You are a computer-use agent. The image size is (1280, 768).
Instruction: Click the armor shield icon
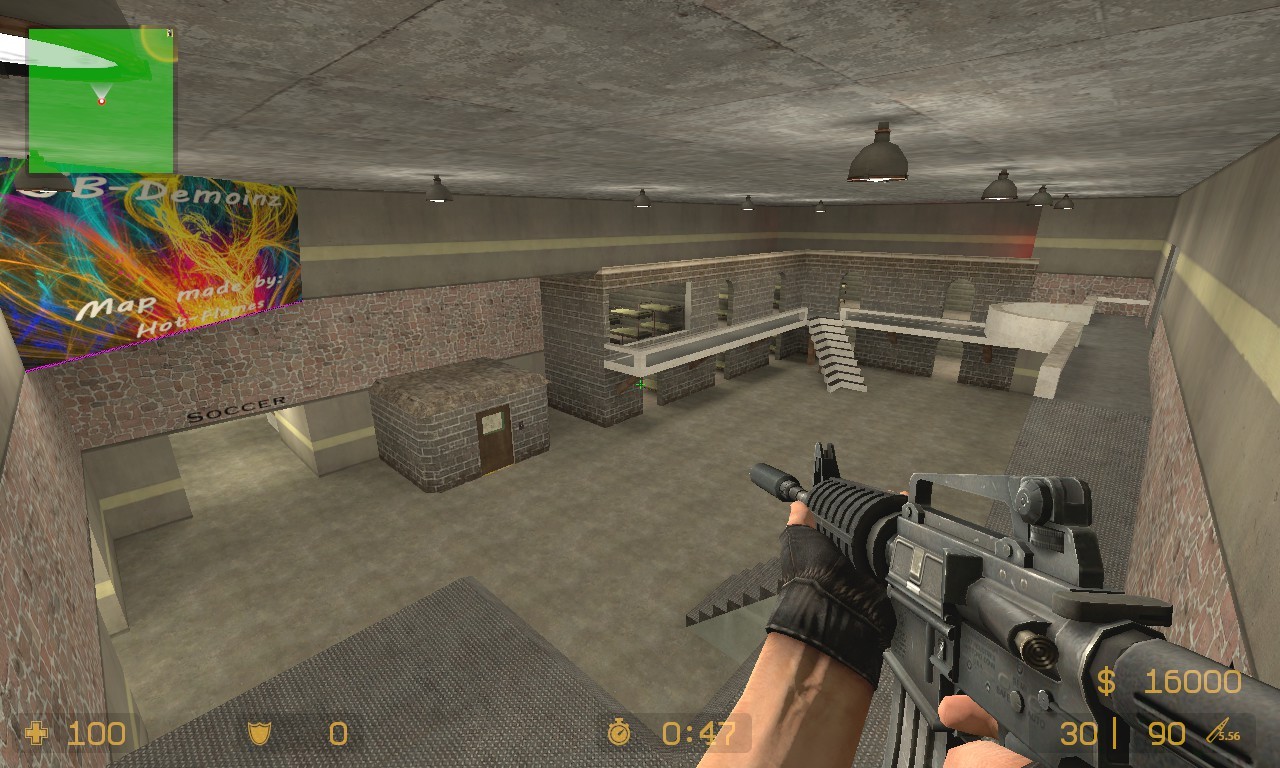[x=258, y=734]
